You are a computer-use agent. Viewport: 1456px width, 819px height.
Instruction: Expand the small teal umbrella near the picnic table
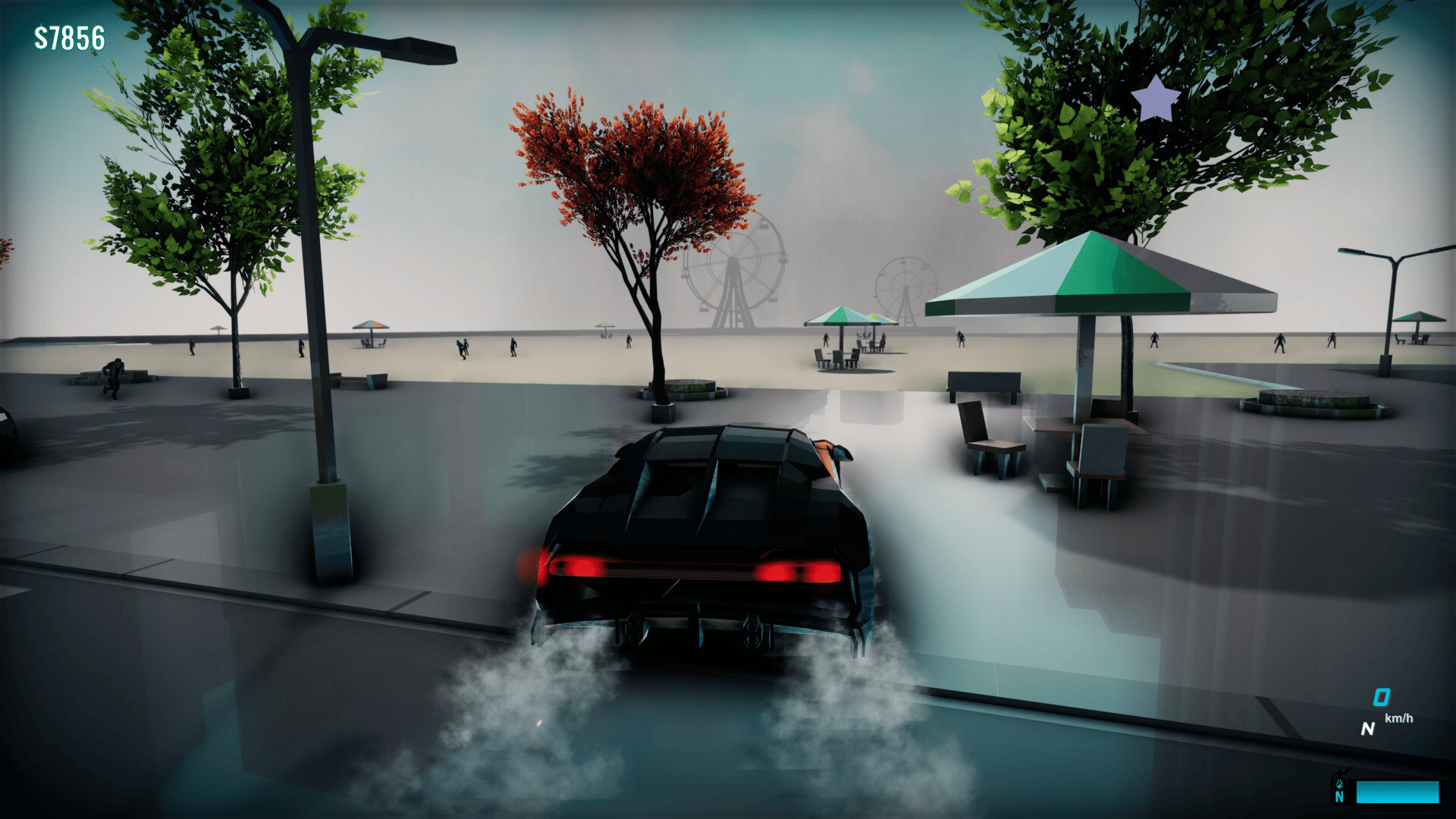[842, 317]
